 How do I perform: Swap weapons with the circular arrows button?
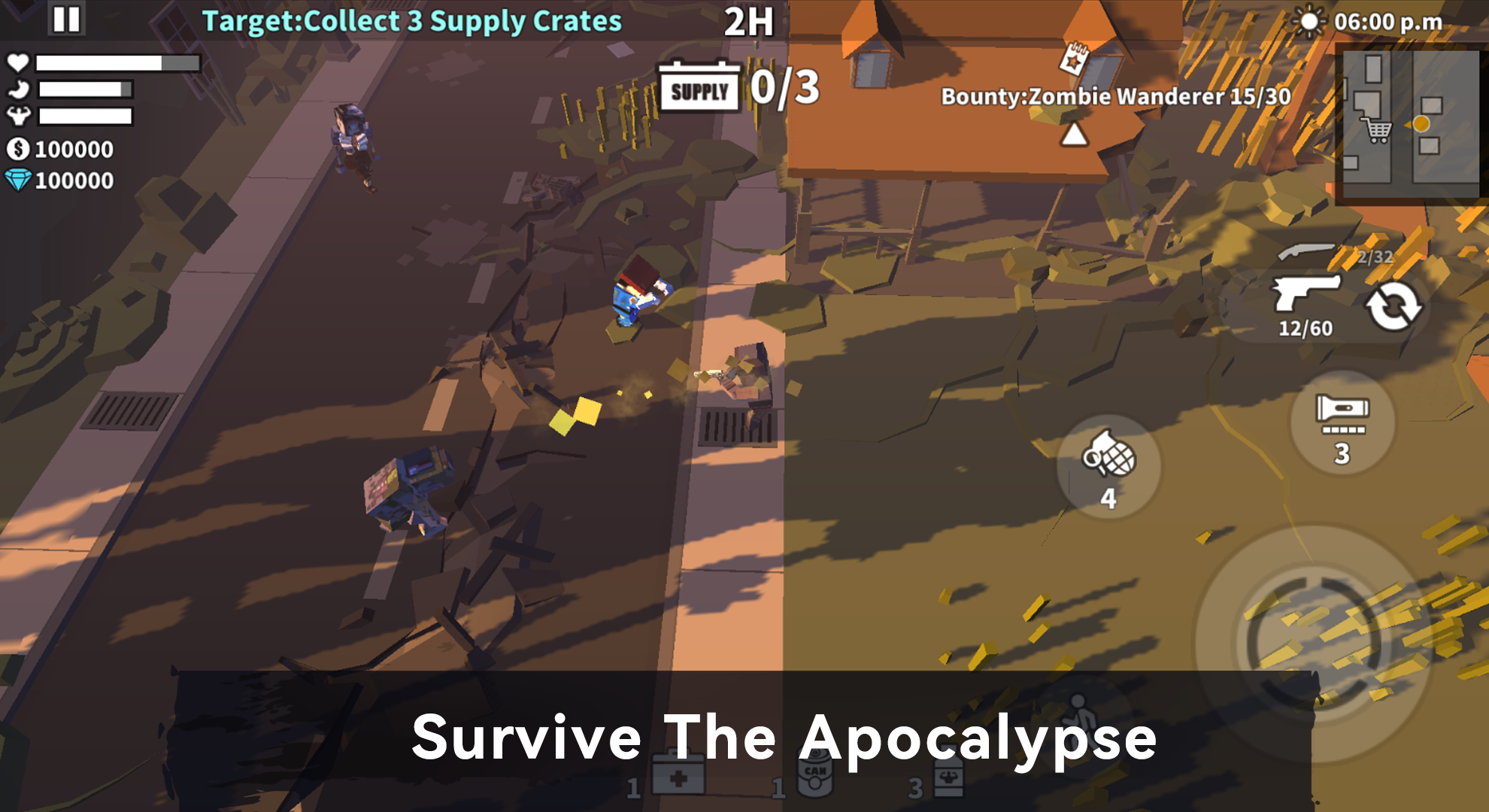pos(1393,307)
